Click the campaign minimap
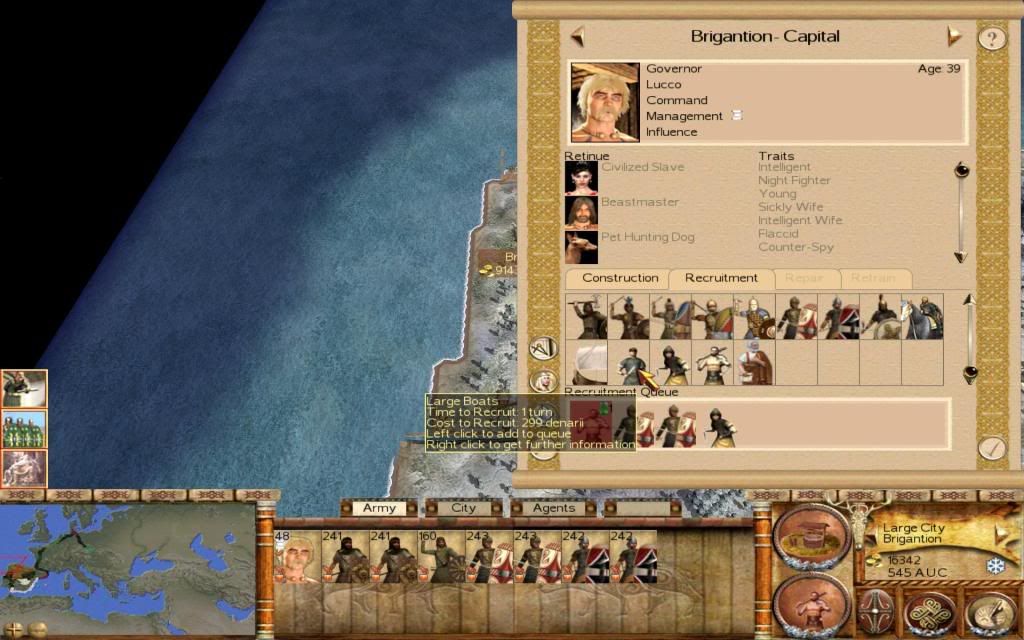Screen dimensions: 1024x640 pos(128,563)
